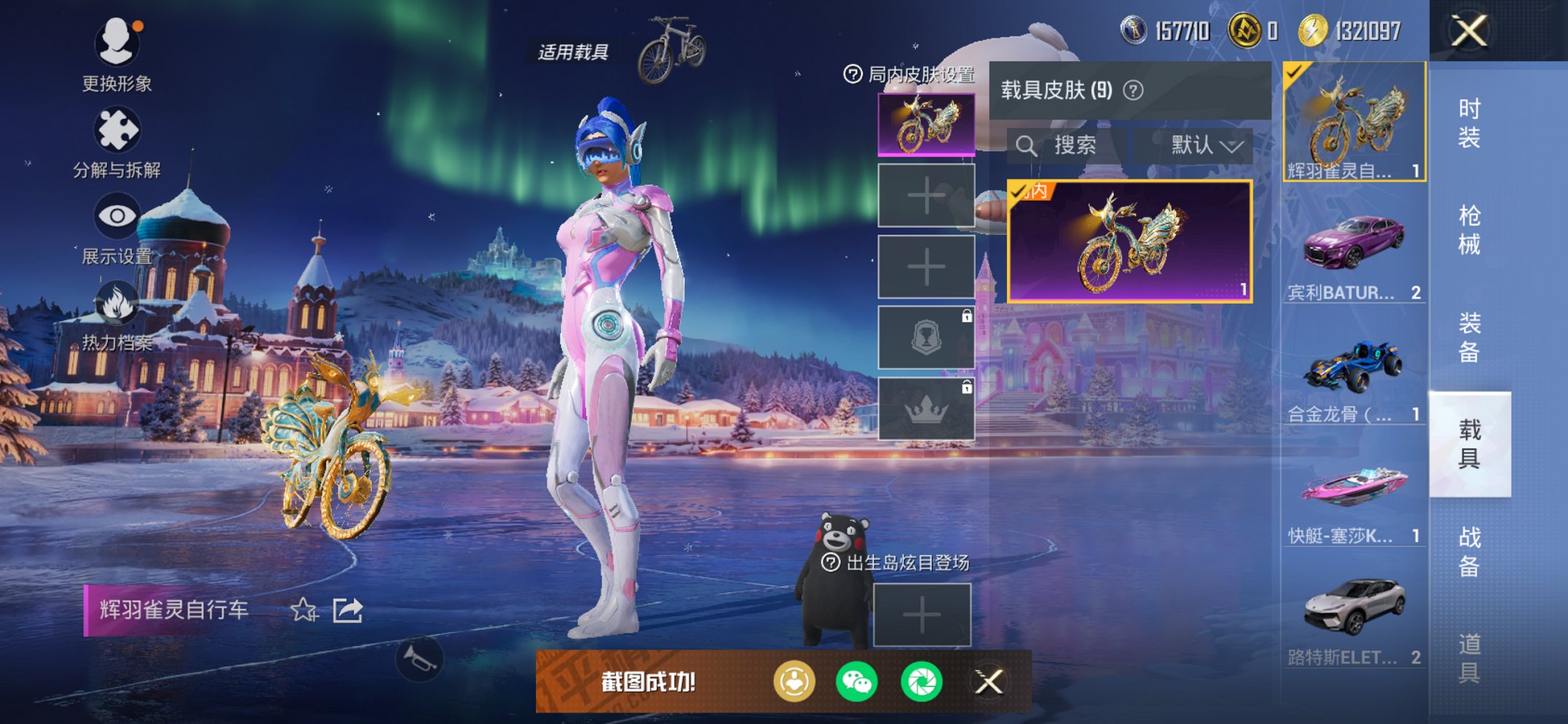Expand the 默认 sort dropdown
1568x724 pixels.
[x=1206, y=146]
